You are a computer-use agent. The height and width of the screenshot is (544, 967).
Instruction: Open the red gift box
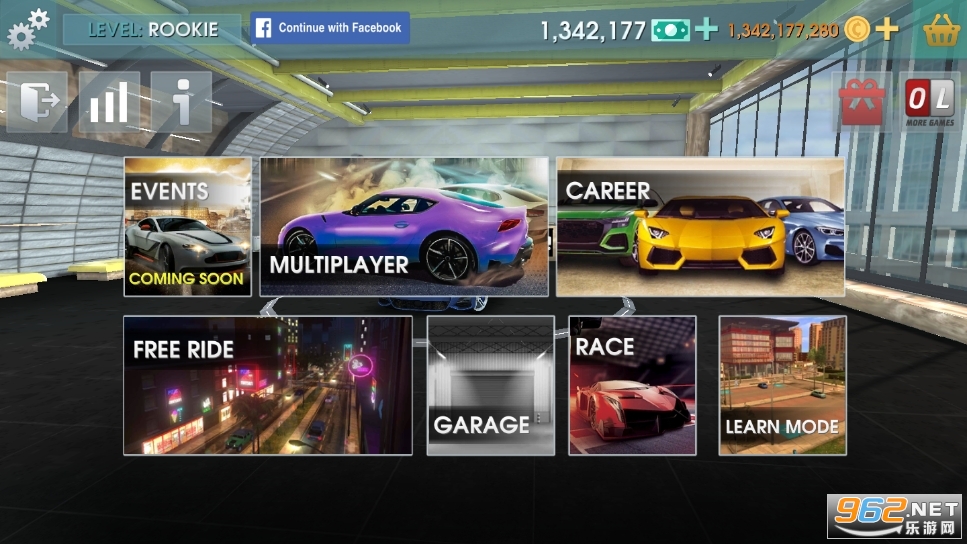coord(862,102)
